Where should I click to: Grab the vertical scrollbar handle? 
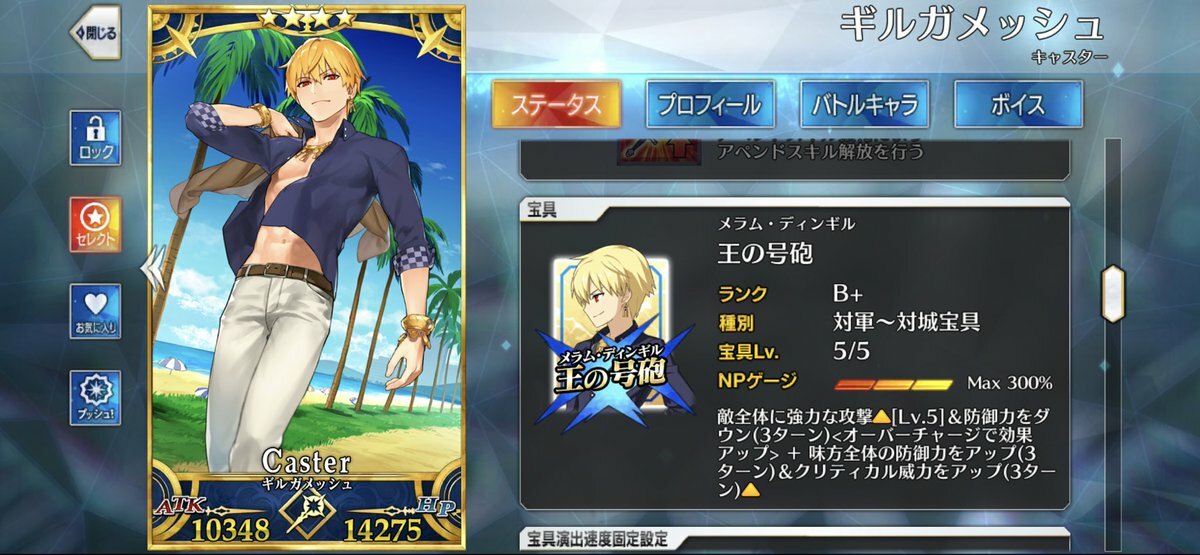(x=1112, y=292)
